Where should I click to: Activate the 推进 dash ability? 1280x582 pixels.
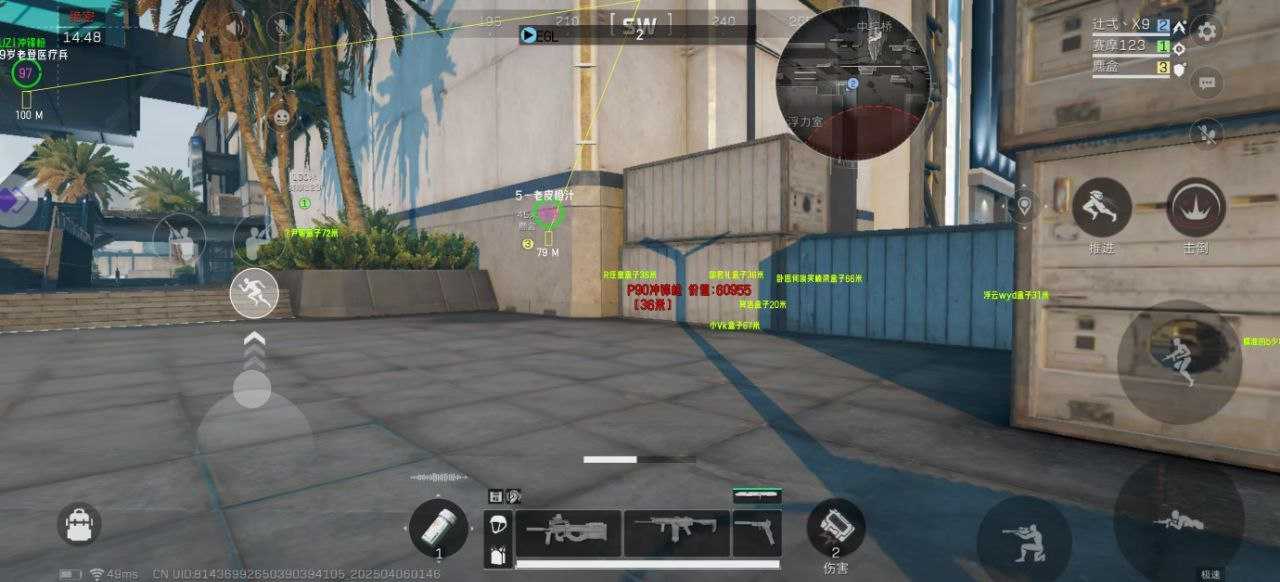tap(1102, 208)
